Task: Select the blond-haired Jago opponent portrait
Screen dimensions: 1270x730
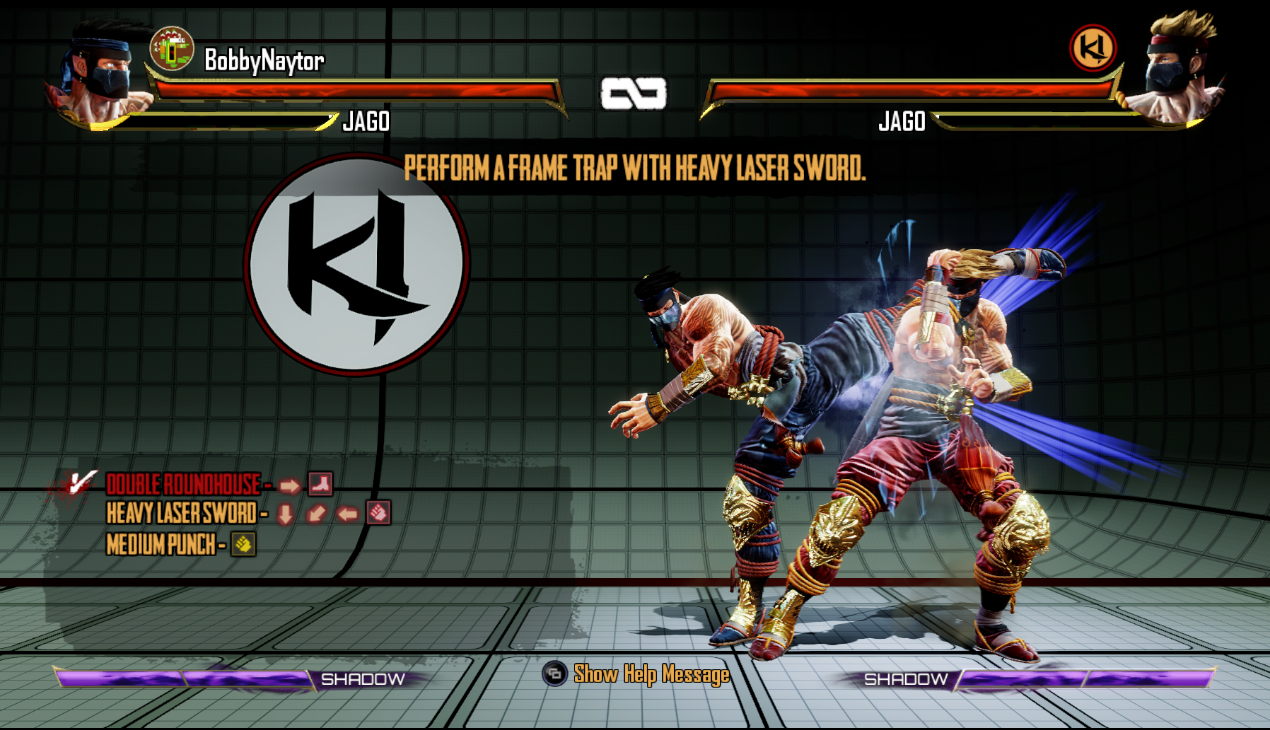Action: (x=1172, y=70)
